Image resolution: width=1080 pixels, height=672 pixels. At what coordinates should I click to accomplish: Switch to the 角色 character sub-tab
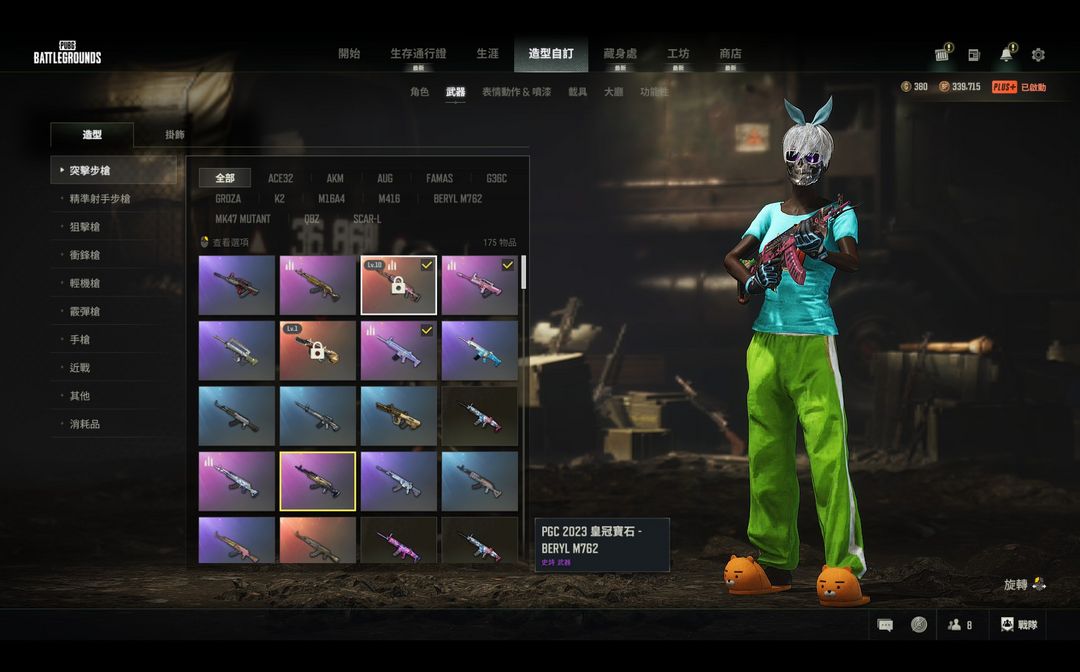(420, 92)
